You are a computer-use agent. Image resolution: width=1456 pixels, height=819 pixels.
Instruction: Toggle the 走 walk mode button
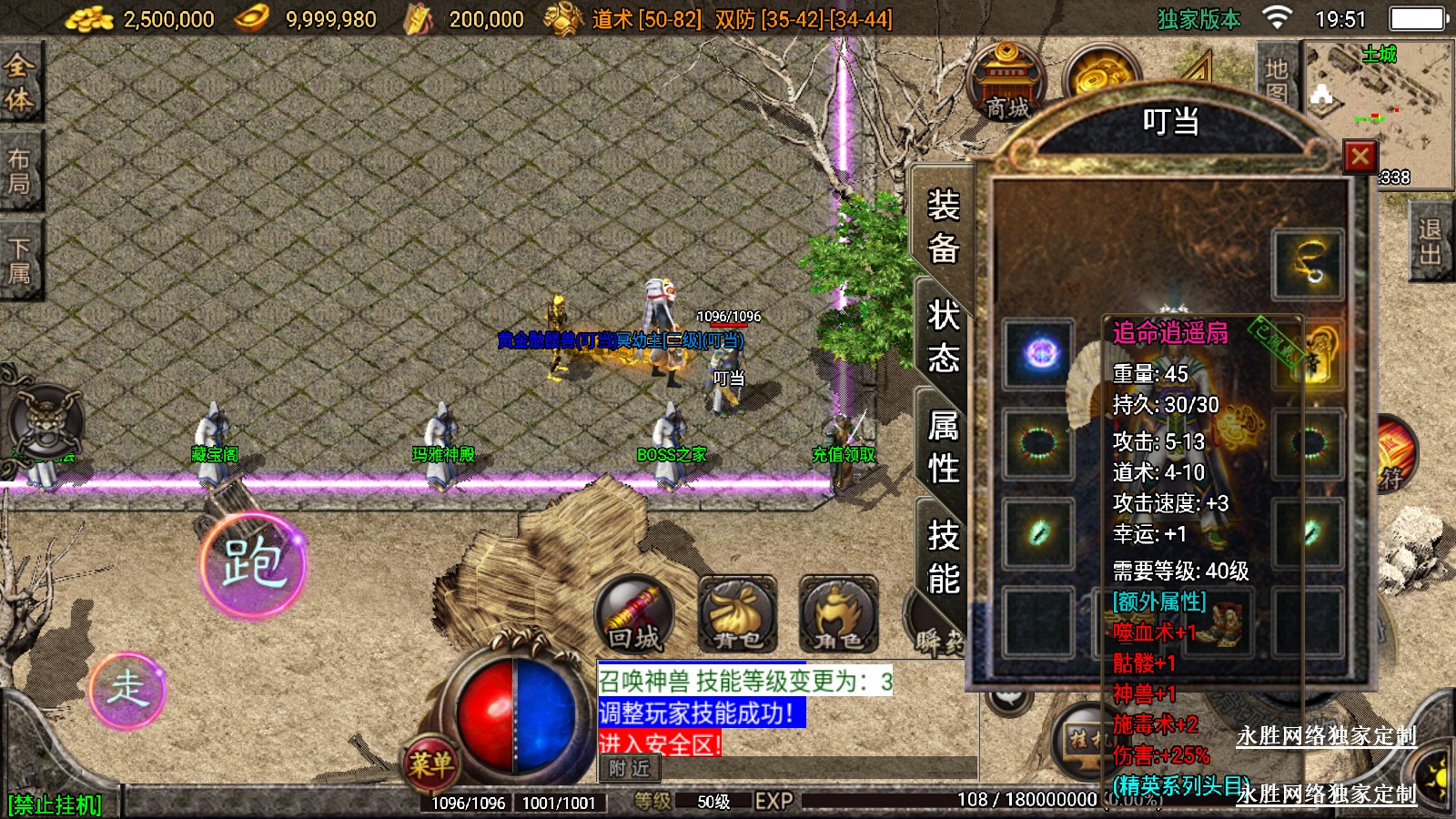(x=127, y=689)
